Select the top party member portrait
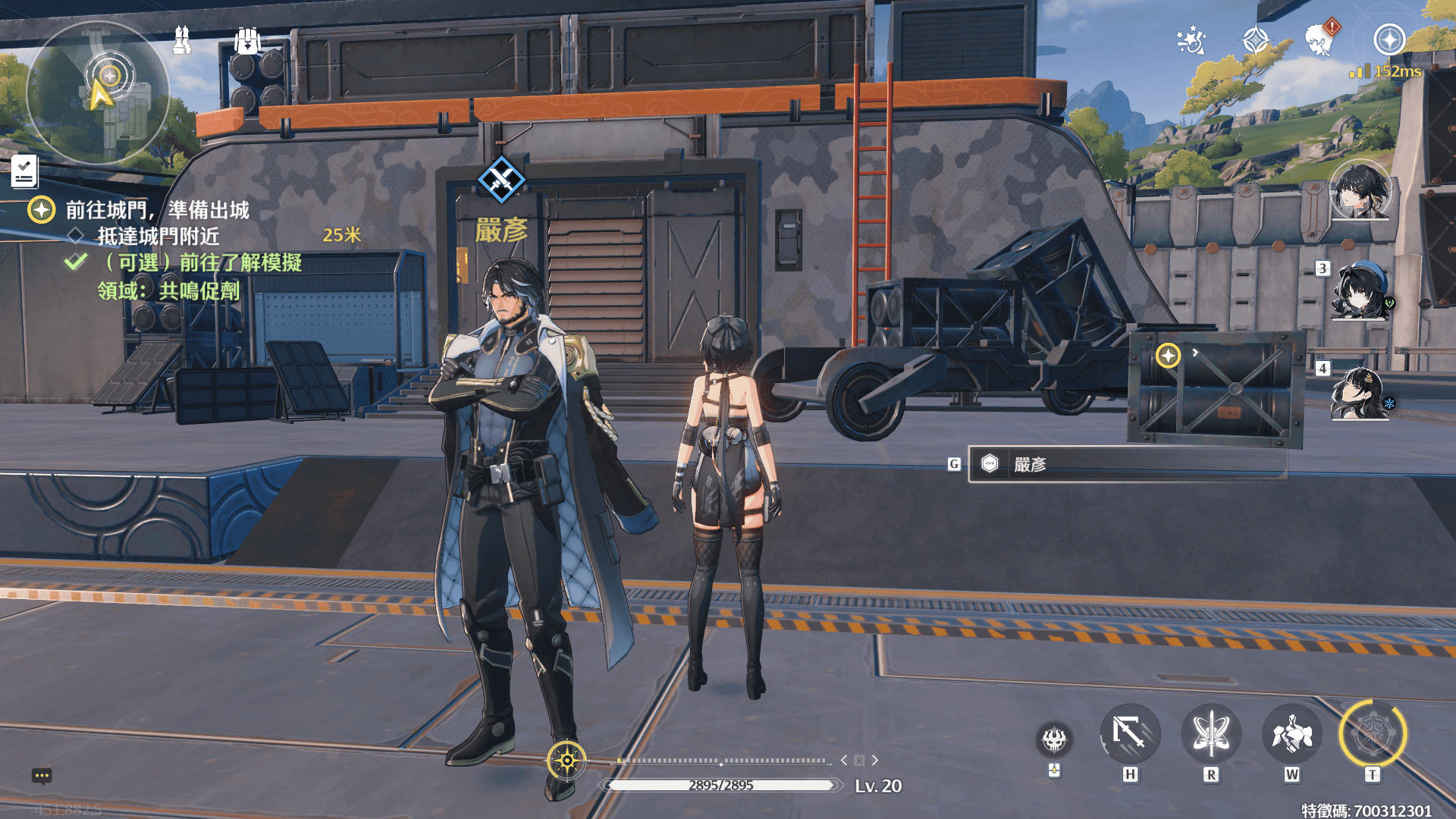Screen dimensions: 1456x819 pyautogui.click(x=1360, y=190)
